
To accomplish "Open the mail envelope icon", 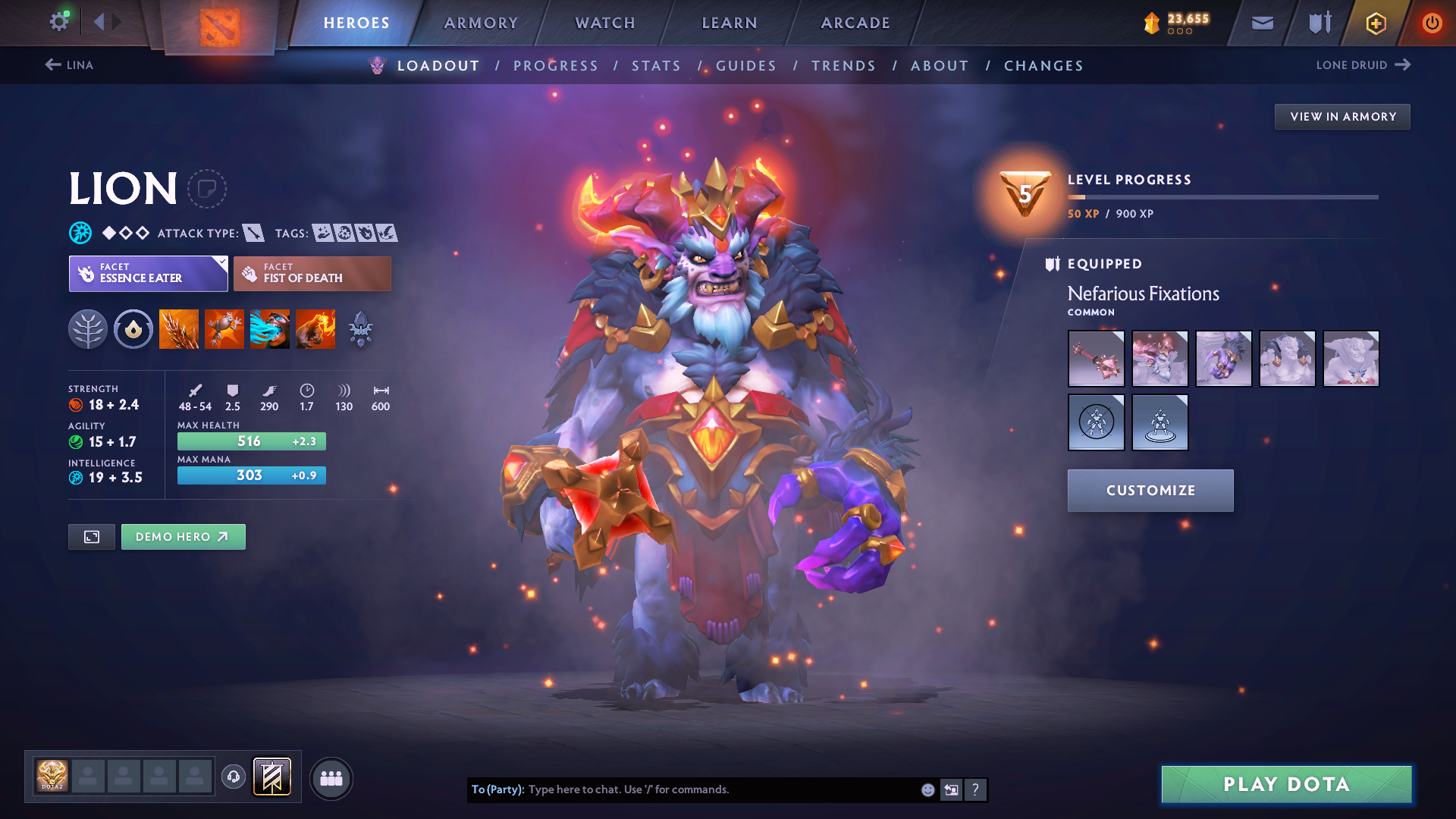I will click(1263, 23).
